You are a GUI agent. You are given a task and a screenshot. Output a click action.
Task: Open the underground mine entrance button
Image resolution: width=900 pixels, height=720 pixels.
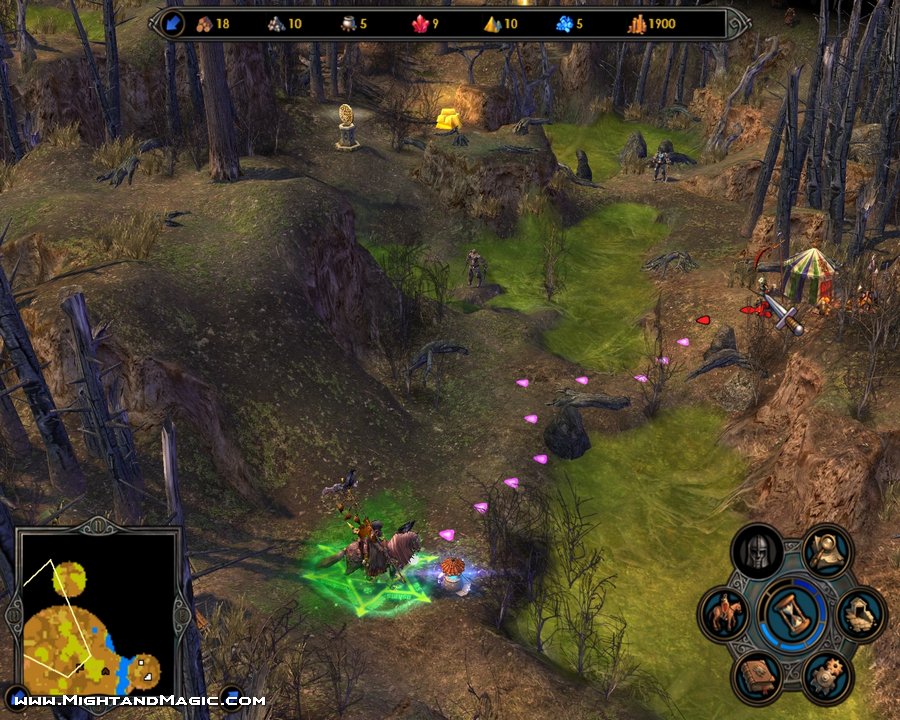click(860, 613)
